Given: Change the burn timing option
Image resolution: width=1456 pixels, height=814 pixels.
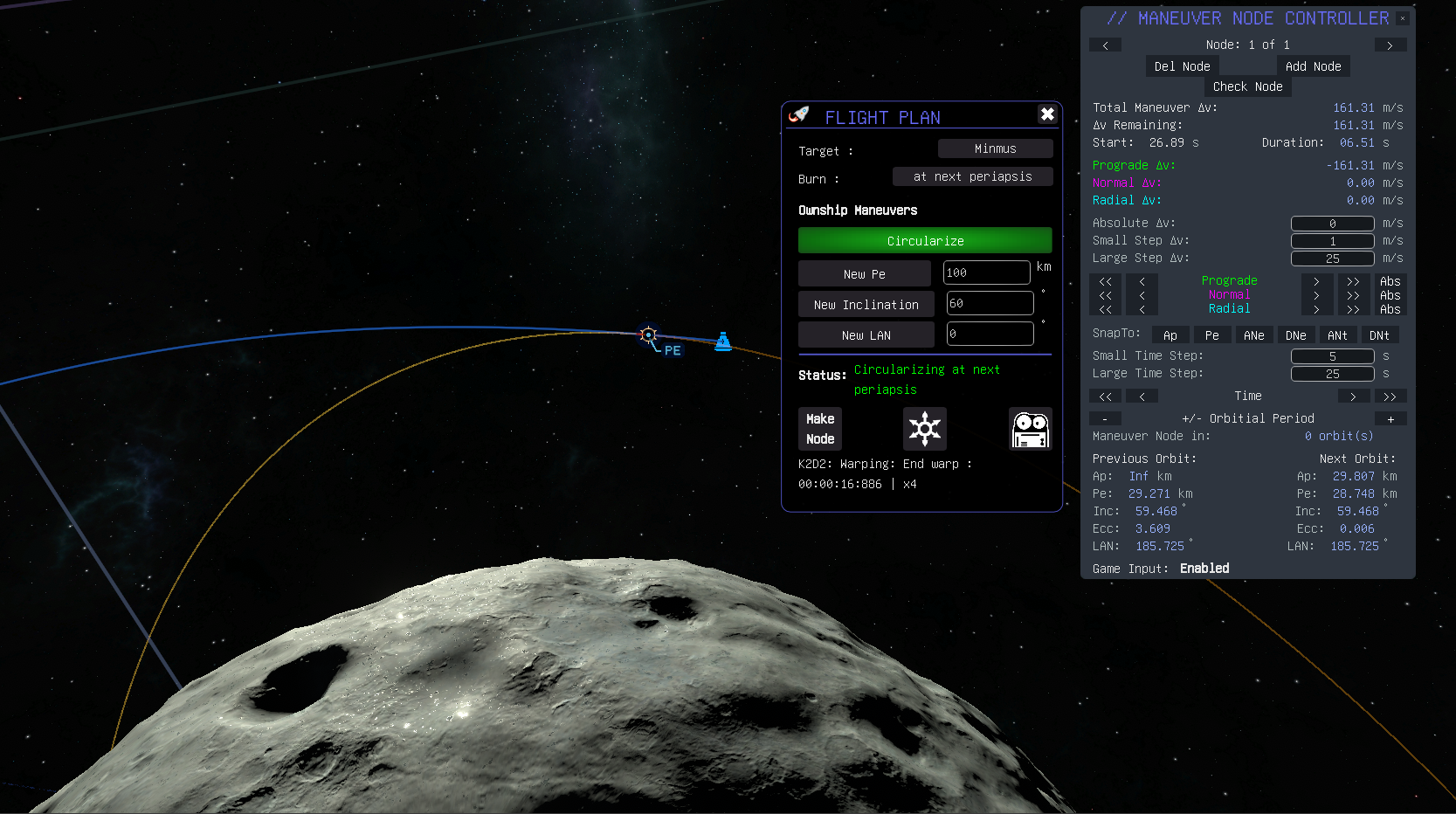Looking at the screenshot, I should (972, 177).
